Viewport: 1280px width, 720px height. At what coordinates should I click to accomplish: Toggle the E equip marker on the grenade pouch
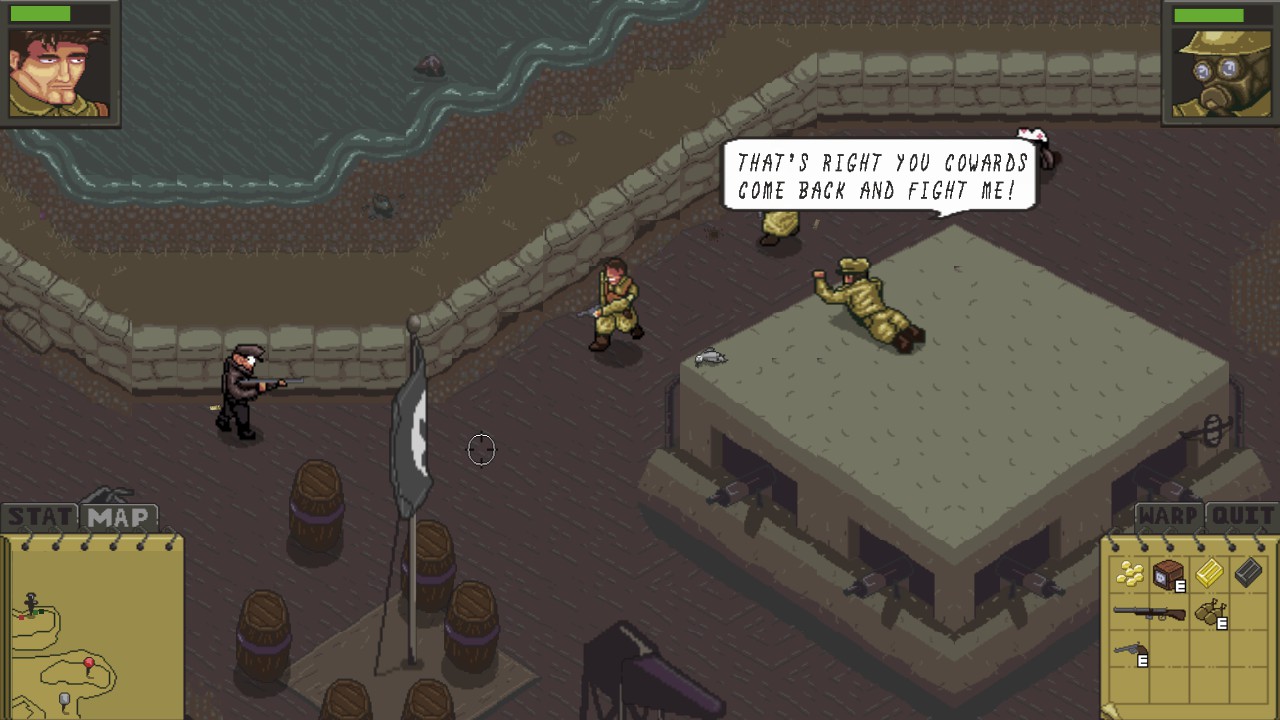pos(1221,622)
